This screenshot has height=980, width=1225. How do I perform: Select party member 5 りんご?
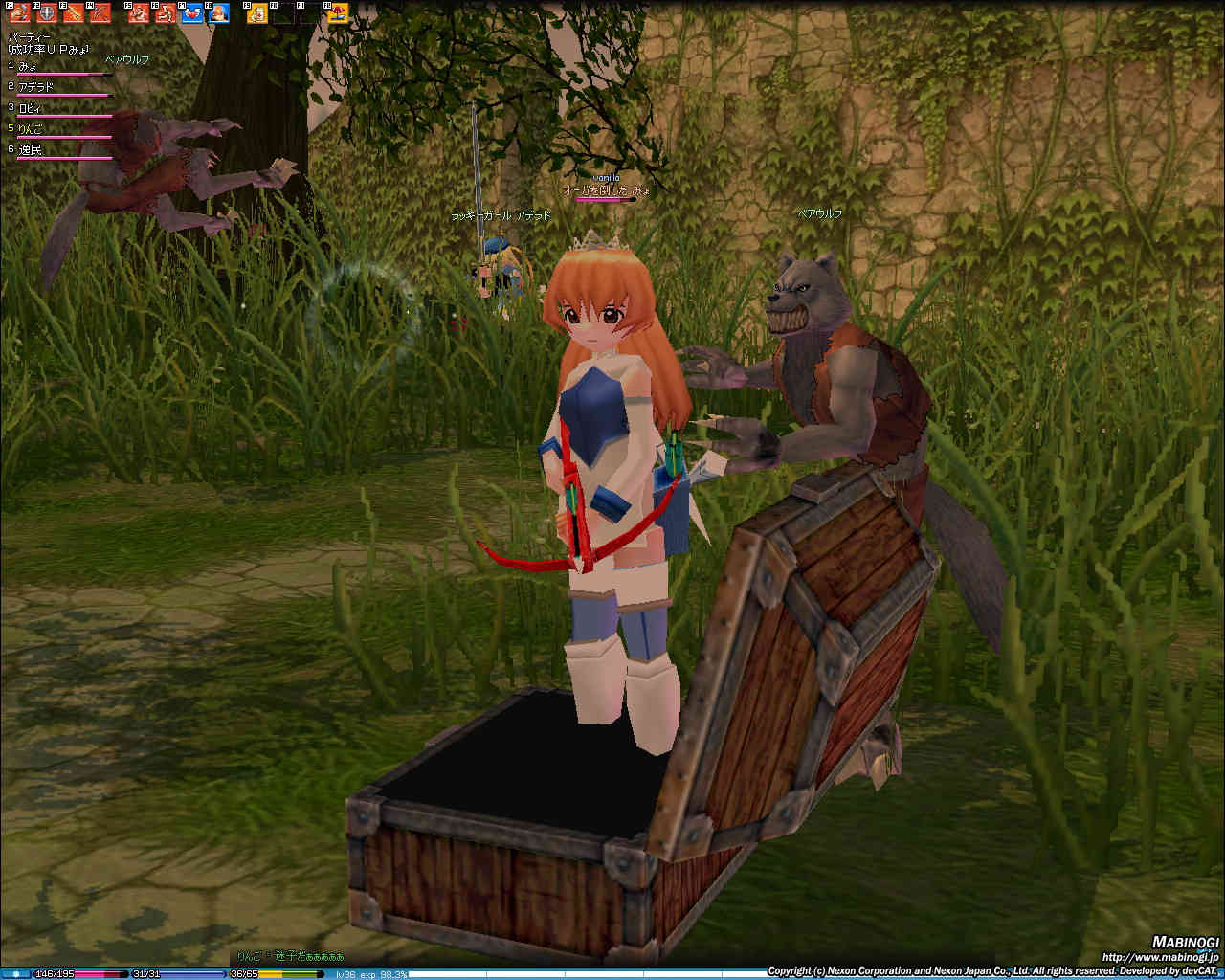coord(31,129)
